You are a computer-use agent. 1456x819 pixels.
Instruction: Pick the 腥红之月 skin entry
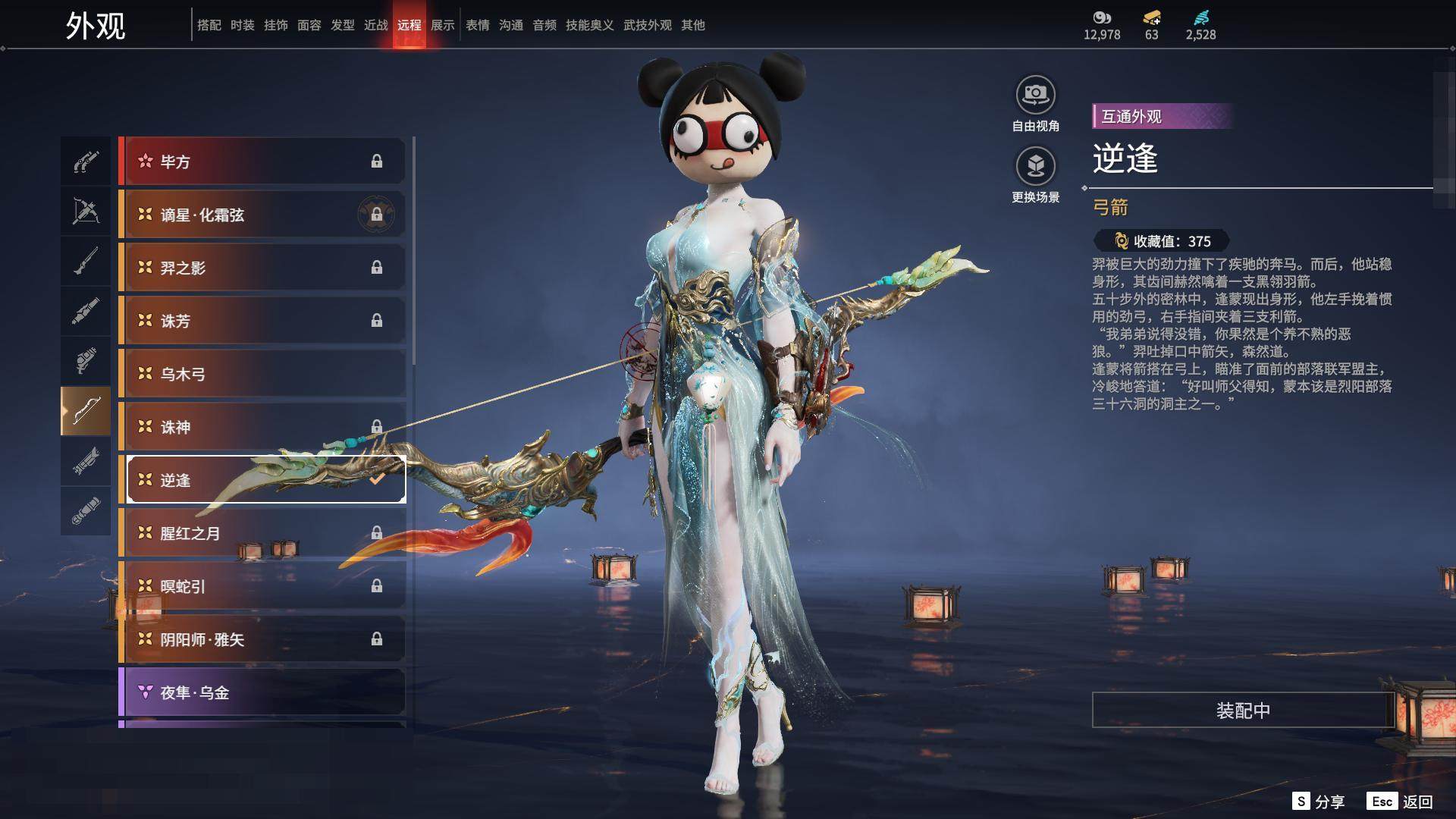pyautogui.click(x=262, y=533)
